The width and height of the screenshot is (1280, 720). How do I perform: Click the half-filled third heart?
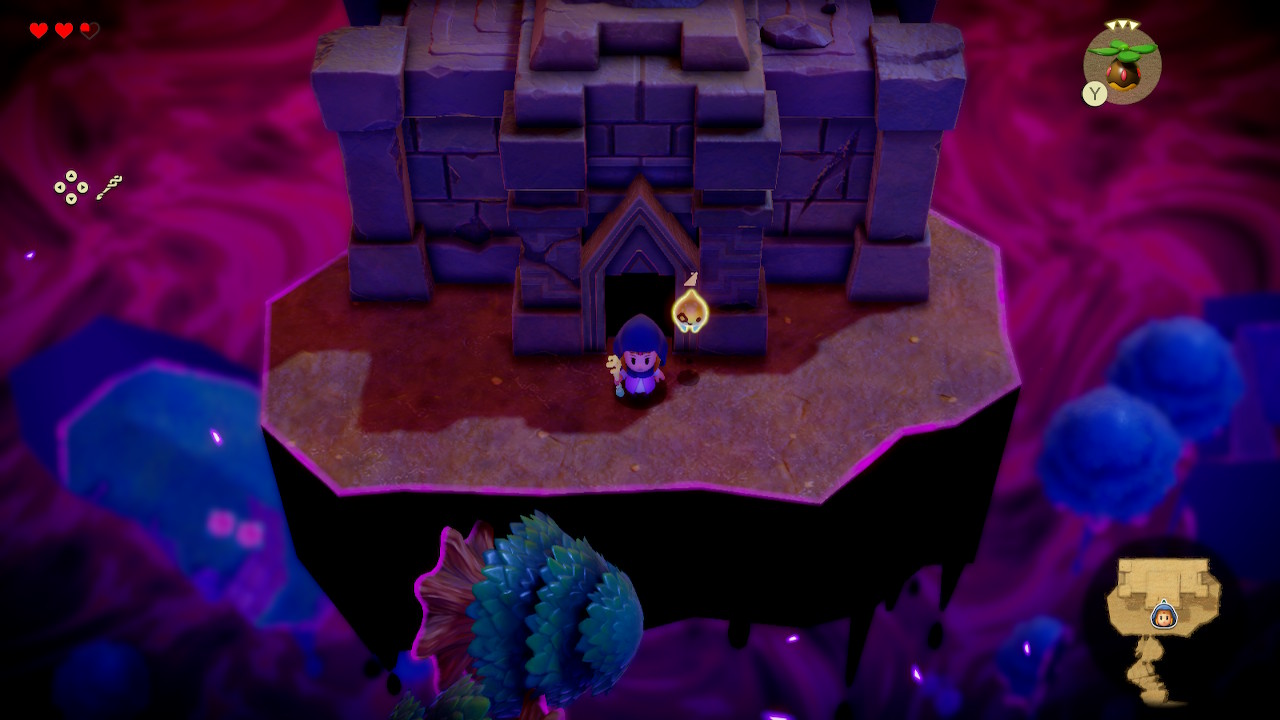(90, 30)
